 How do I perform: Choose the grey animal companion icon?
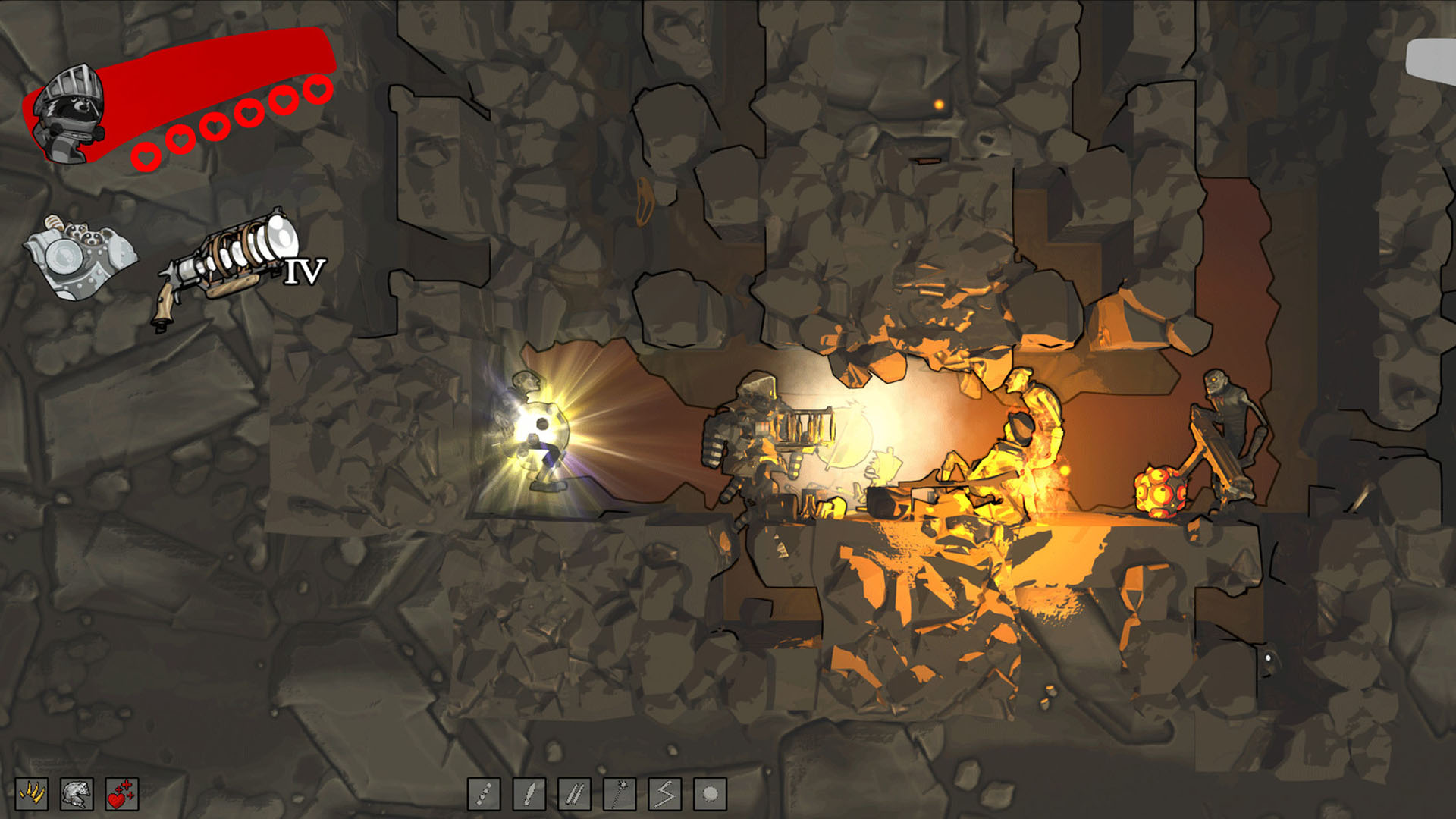coord(77,794)
